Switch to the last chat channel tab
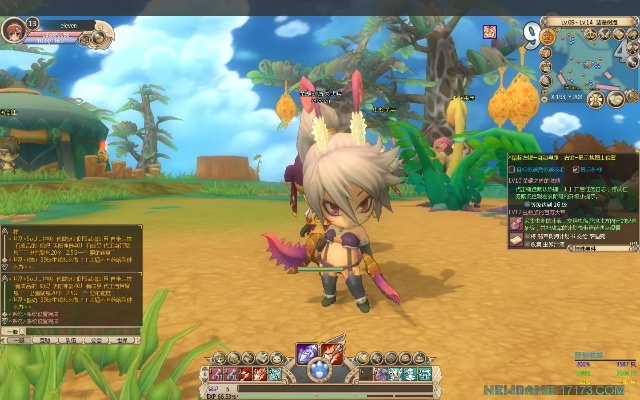Screen dimensions: 640x400 [x=122, y=340]
